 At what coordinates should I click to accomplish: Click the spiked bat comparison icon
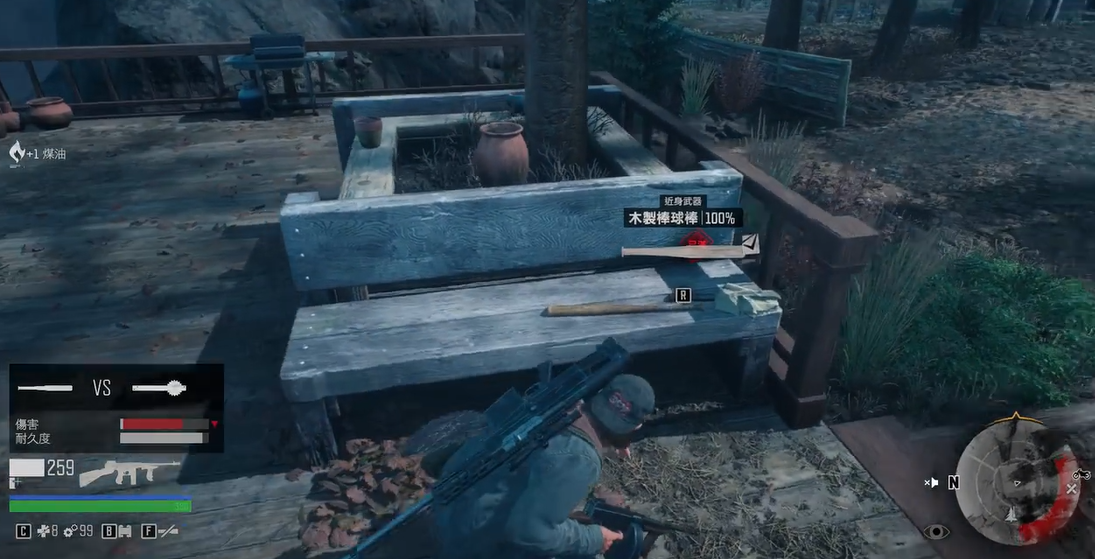coord(160,387)
